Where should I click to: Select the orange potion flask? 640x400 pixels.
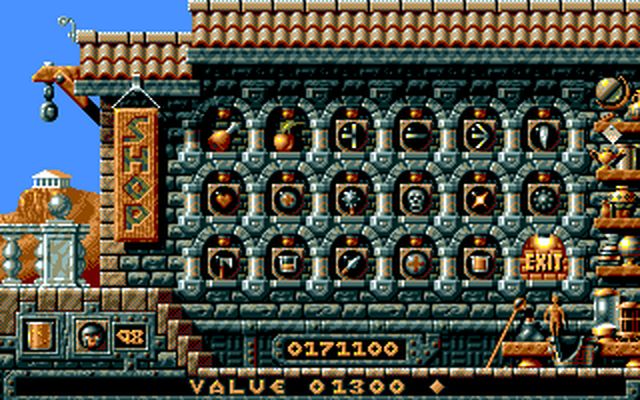click(x=287, y=135)
